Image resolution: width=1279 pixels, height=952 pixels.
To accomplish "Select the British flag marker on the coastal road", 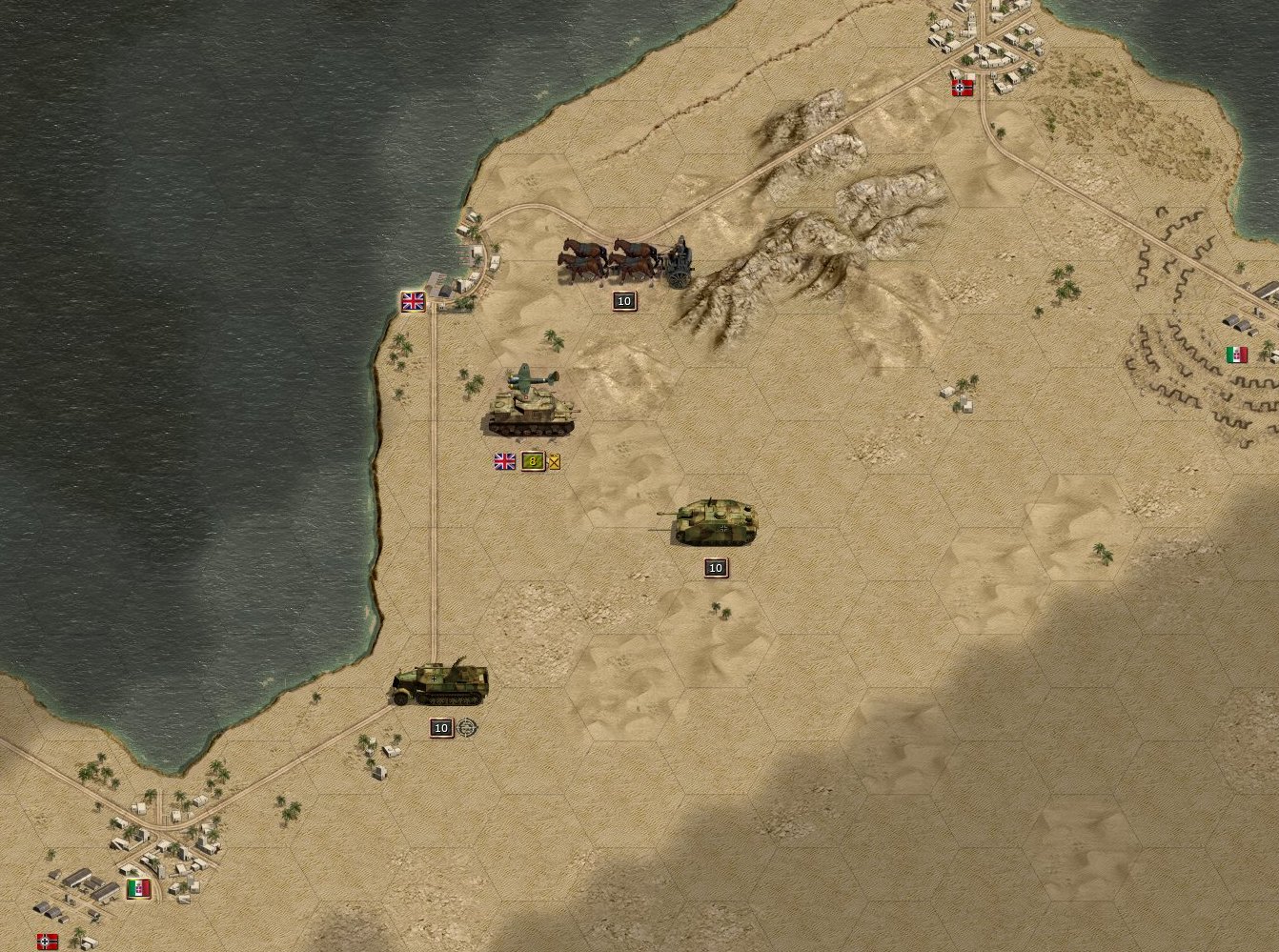I will tap(412, 302).
